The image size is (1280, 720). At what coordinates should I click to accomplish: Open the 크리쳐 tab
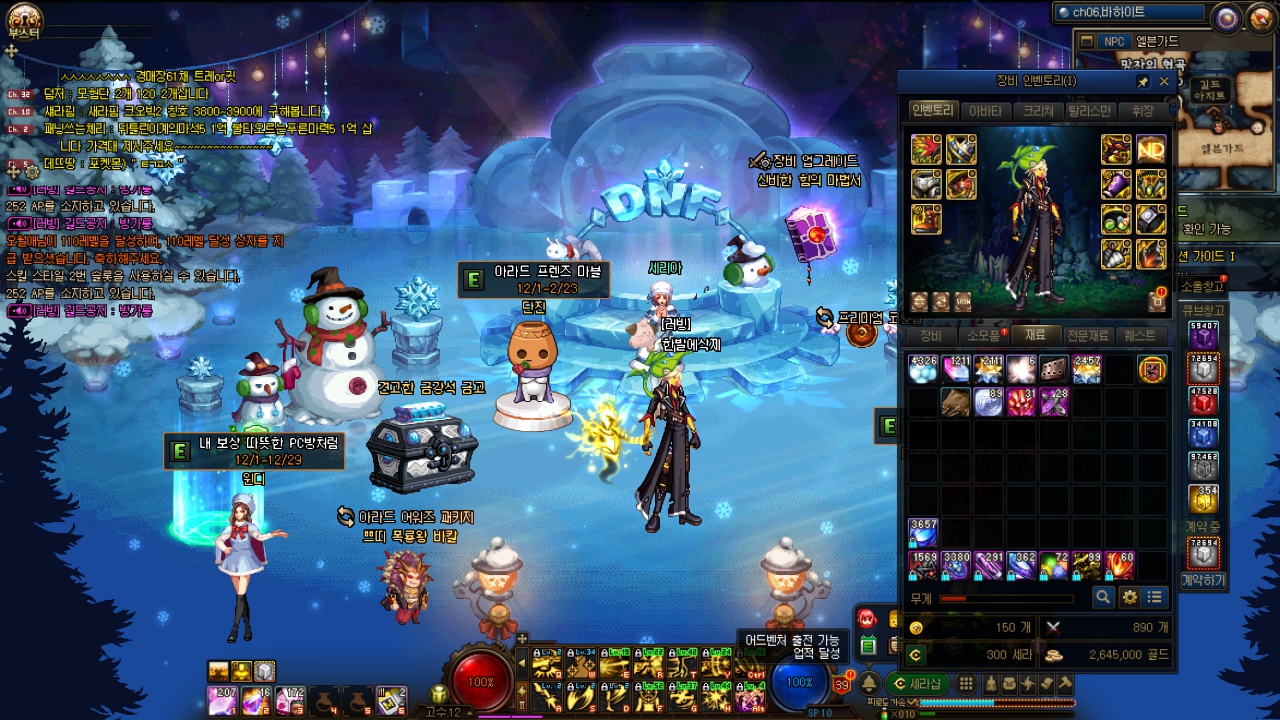pos(1038,111)
